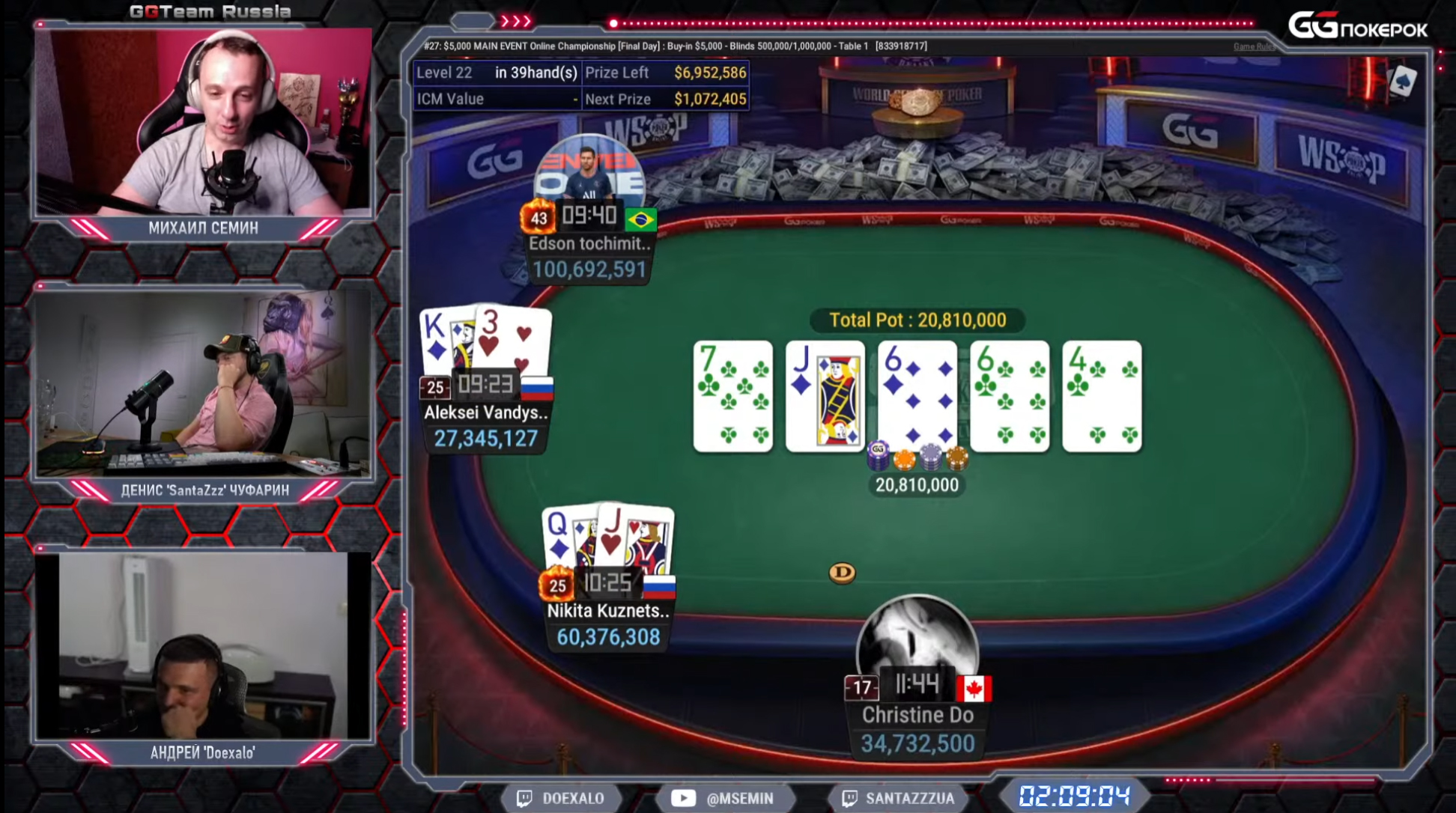Open the DOEXALO Twitch channel tag
Viewport: 1456px width, 813px height.
point(562,798)
